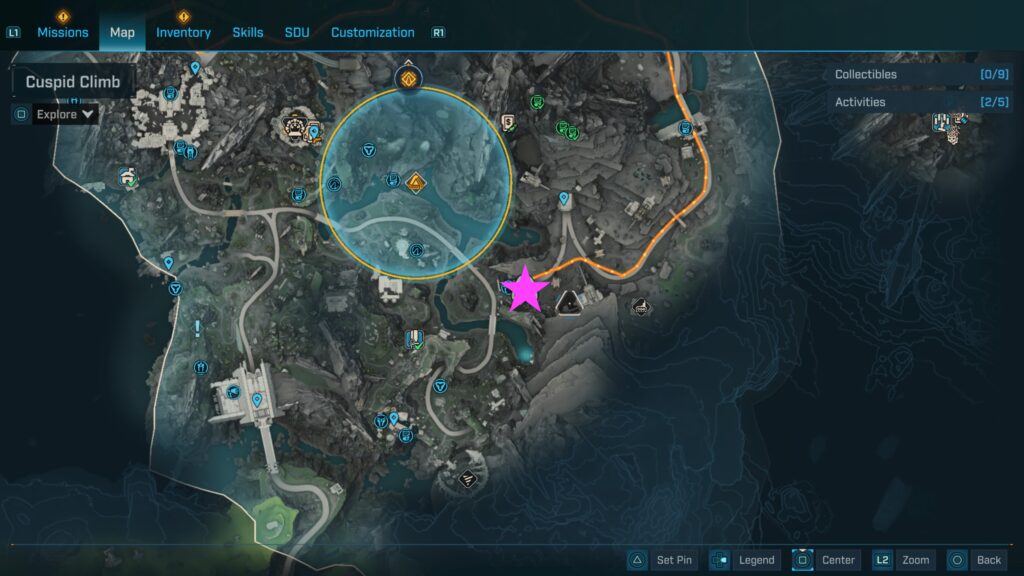This screenshot has height=576, width=1024.
Task: Select the Map tab
Action: click(122, 32)
